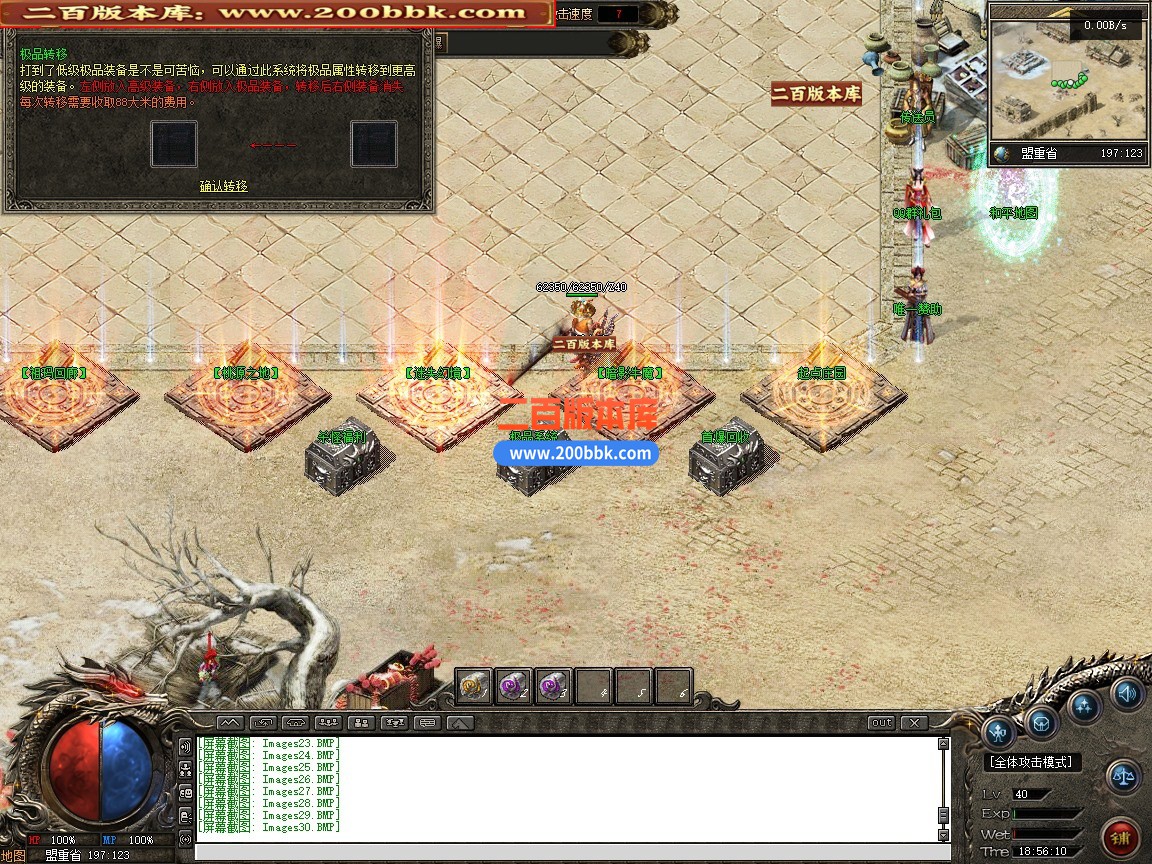Select the right top-grade equipment slot
The height and width of the screenshot is (864, 1152).
[x=374, y=144]
